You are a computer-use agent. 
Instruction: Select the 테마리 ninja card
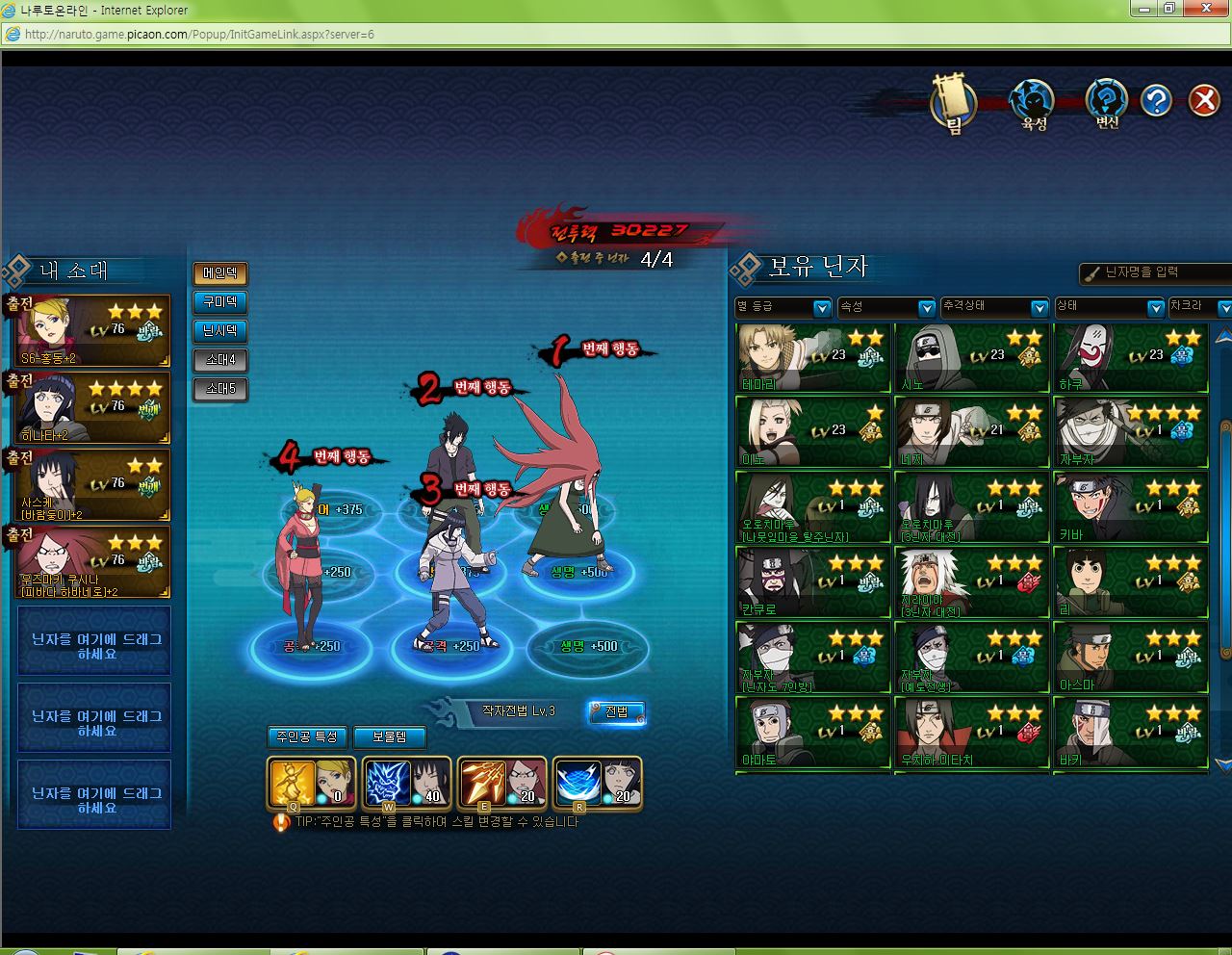coord(812,358)
